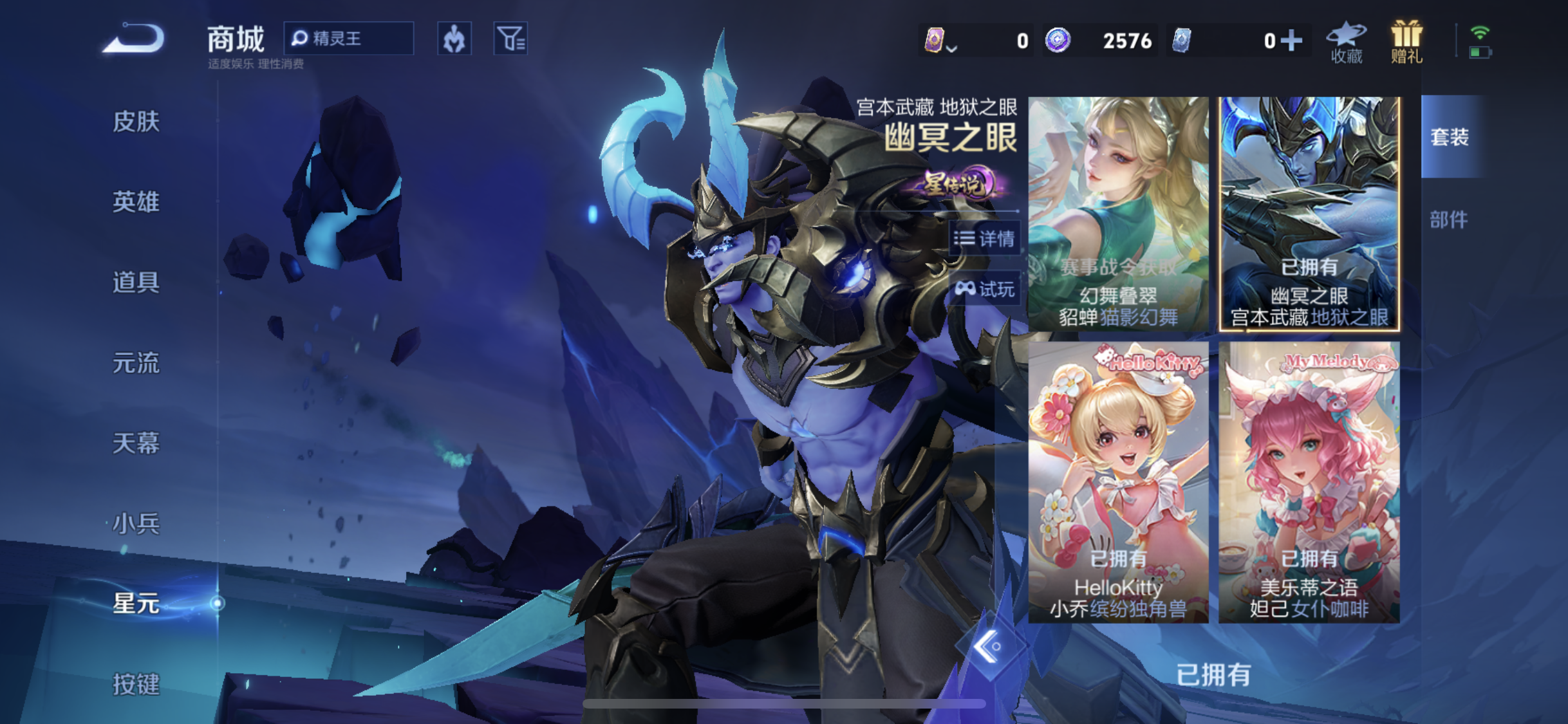
Task: Open the hero filter helmet icon
Action: point(454,39)
